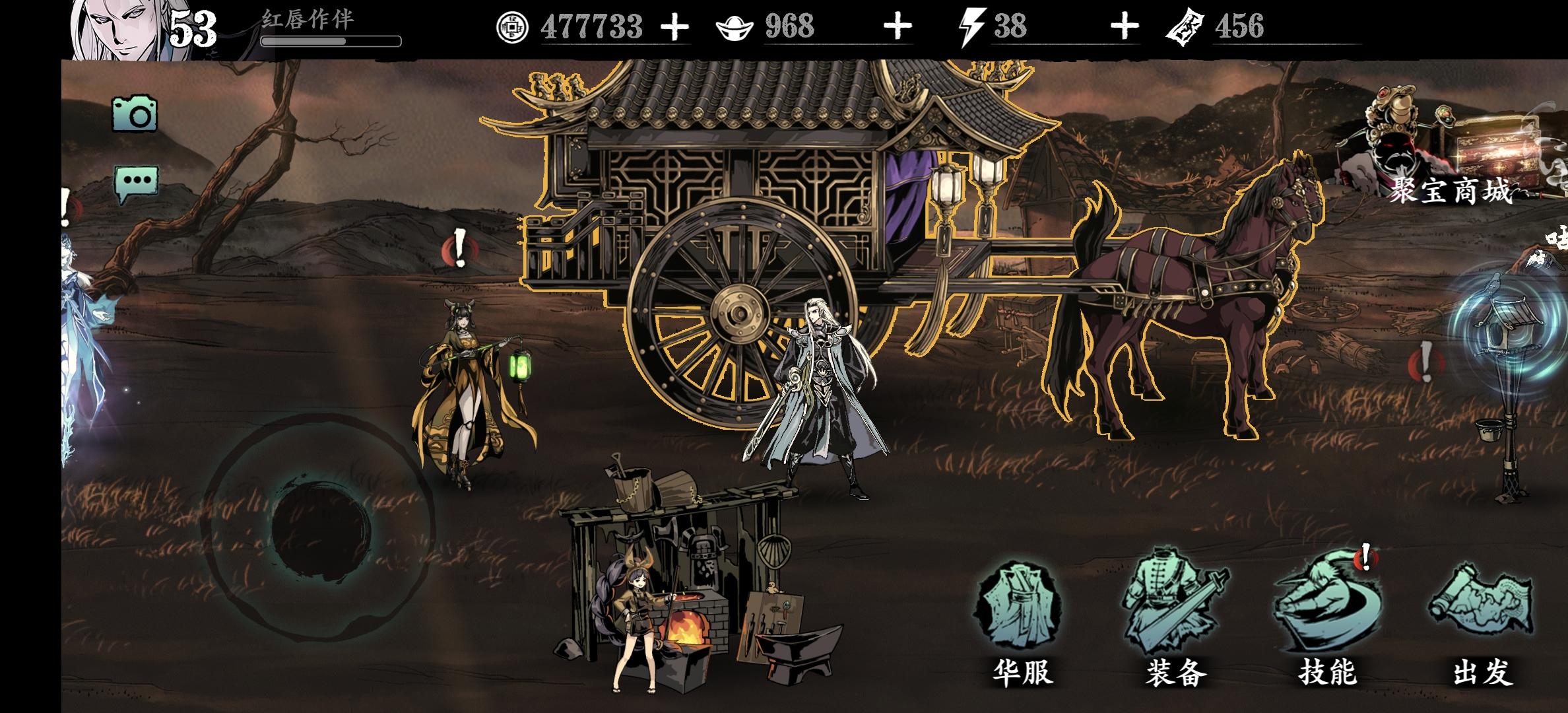Open the chat message bubble
This screenshot has height=713, width=1568.
tap(137, 178)
